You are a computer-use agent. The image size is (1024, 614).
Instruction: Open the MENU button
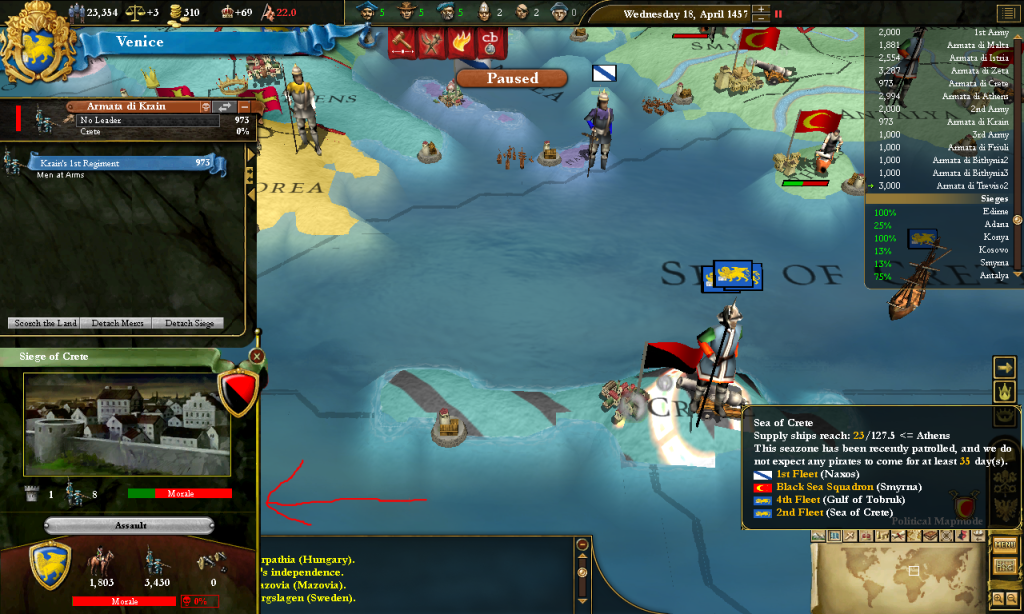1005,545
